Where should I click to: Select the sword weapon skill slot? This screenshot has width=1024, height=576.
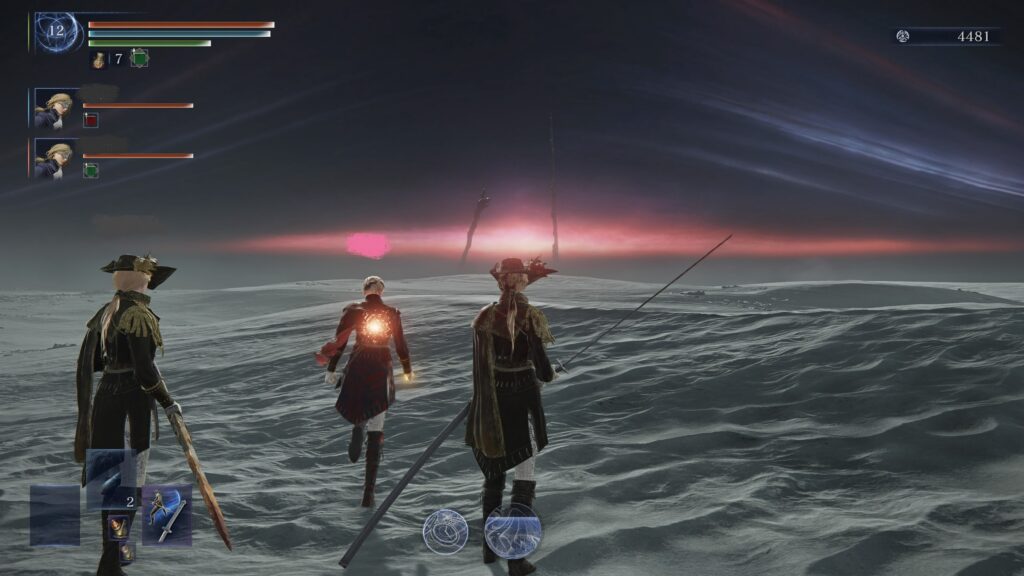[166, 515]
